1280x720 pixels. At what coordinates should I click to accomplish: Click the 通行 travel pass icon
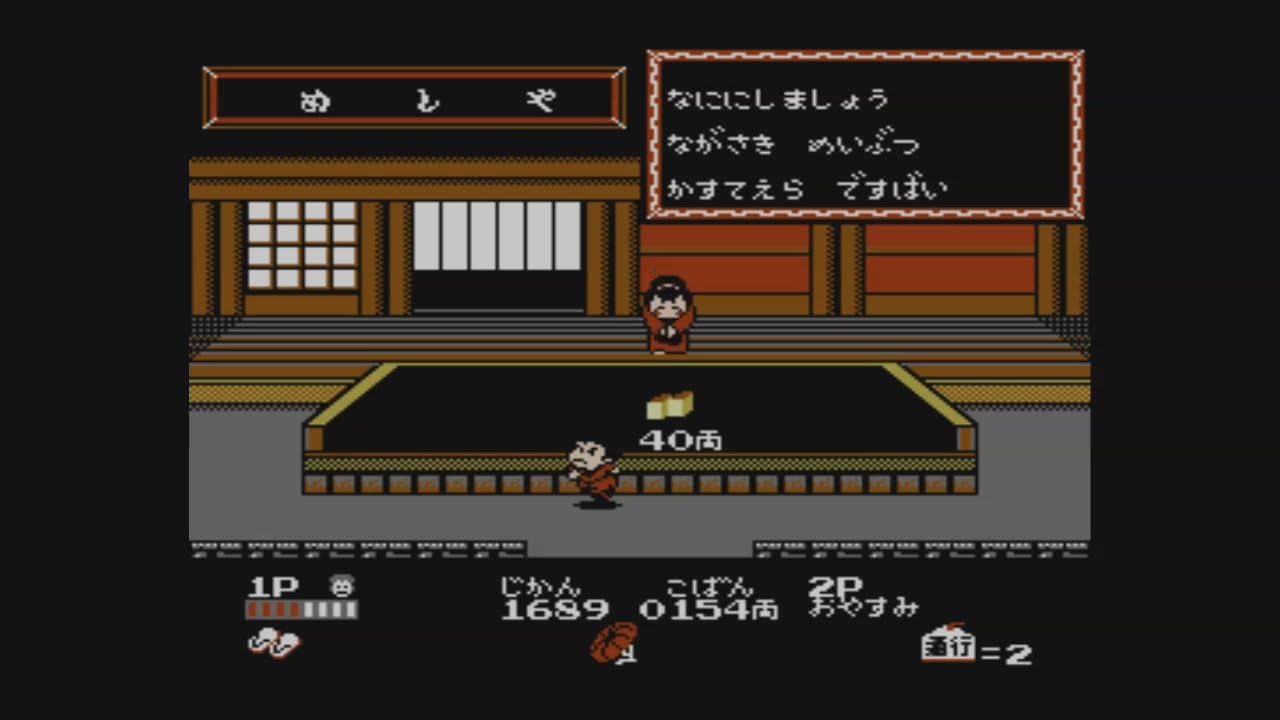click(x=946, y=651)
